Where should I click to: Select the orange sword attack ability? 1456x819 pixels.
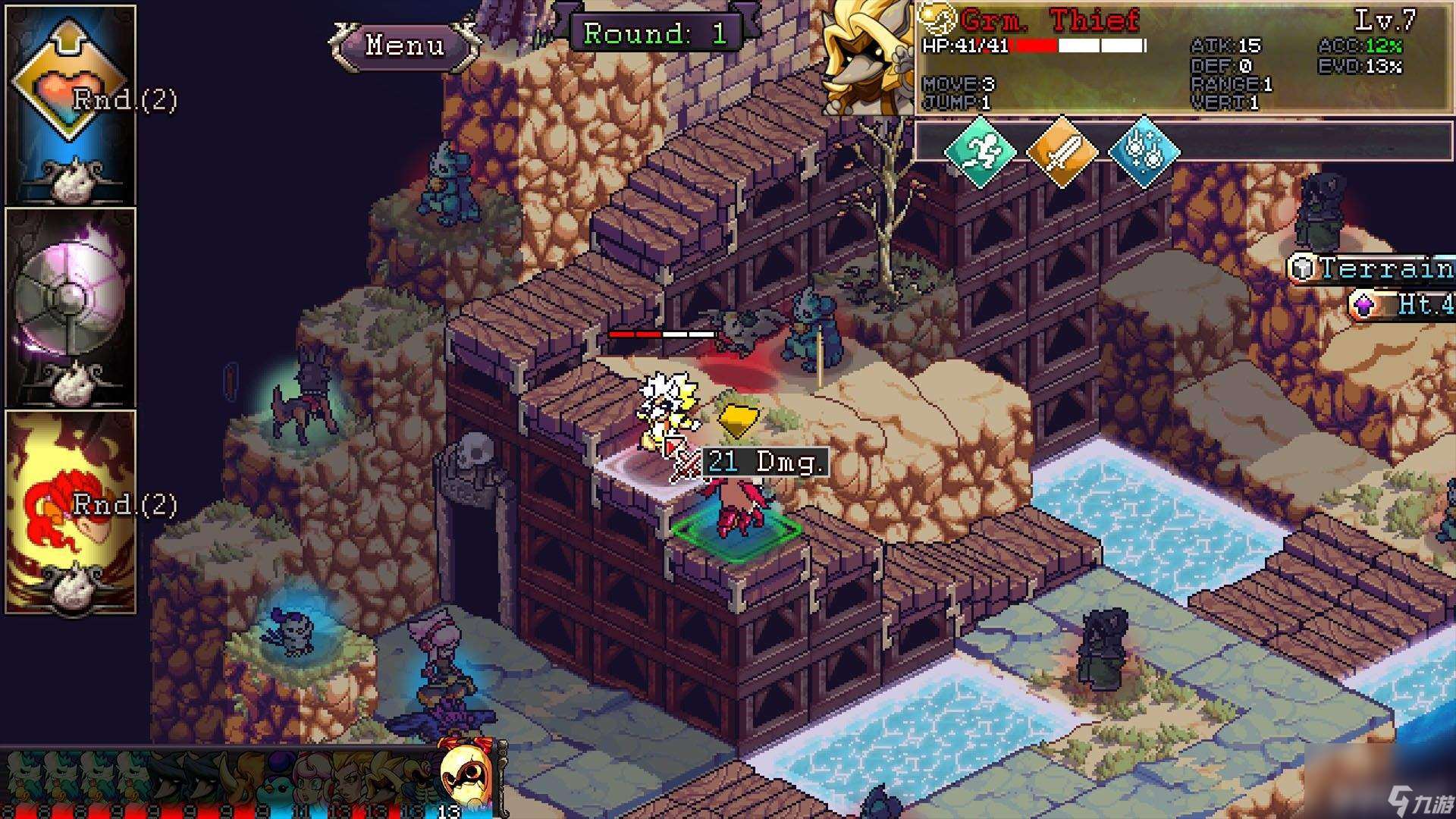[x=1062, y=151]
